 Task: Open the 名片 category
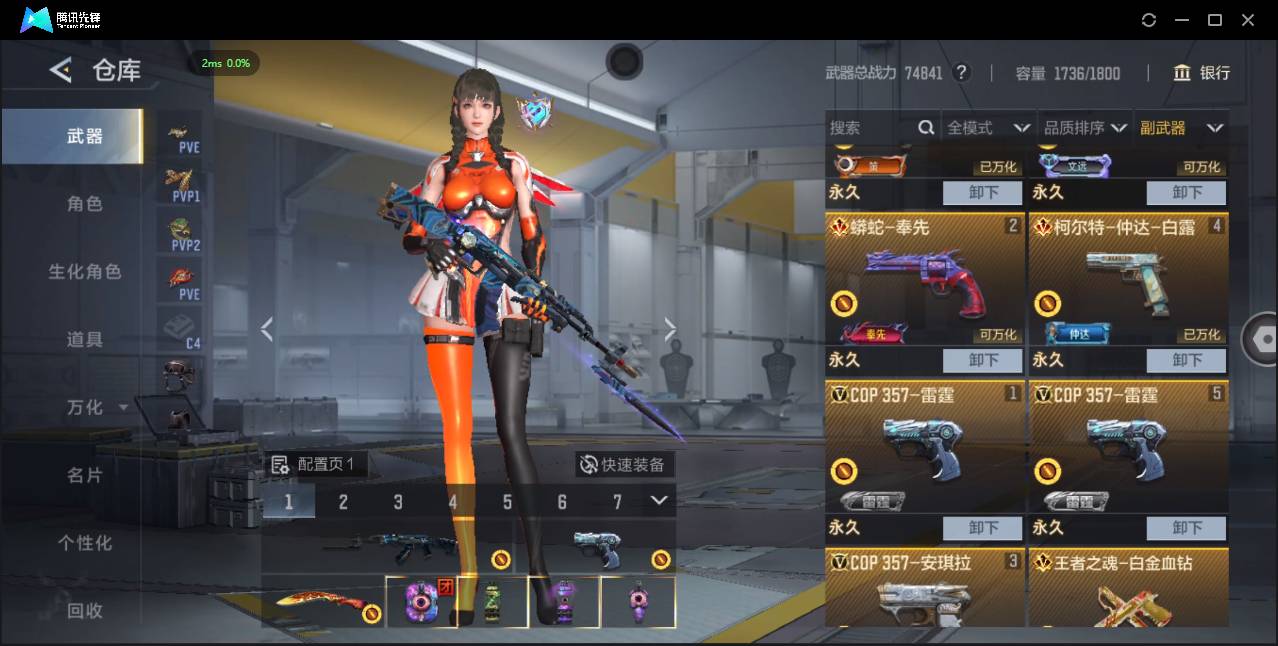click(85, 475)
